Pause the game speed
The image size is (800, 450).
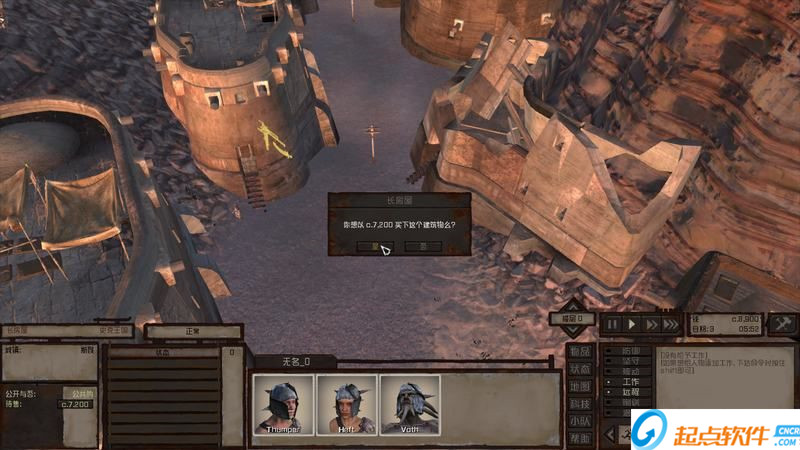coord(611,324)
